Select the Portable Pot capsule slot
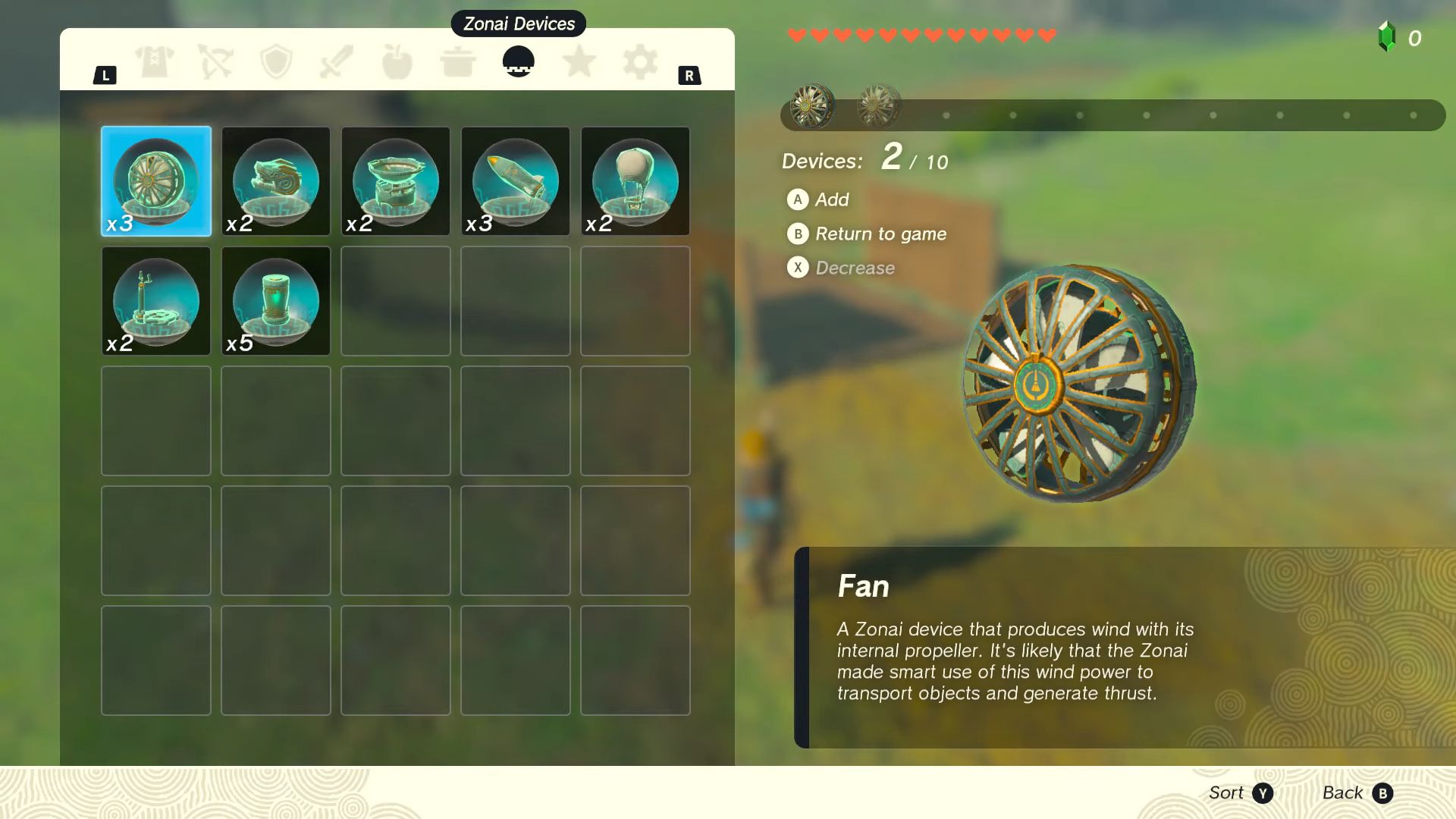The height and width of the screenshot is (819, 1456). (396, 181)
